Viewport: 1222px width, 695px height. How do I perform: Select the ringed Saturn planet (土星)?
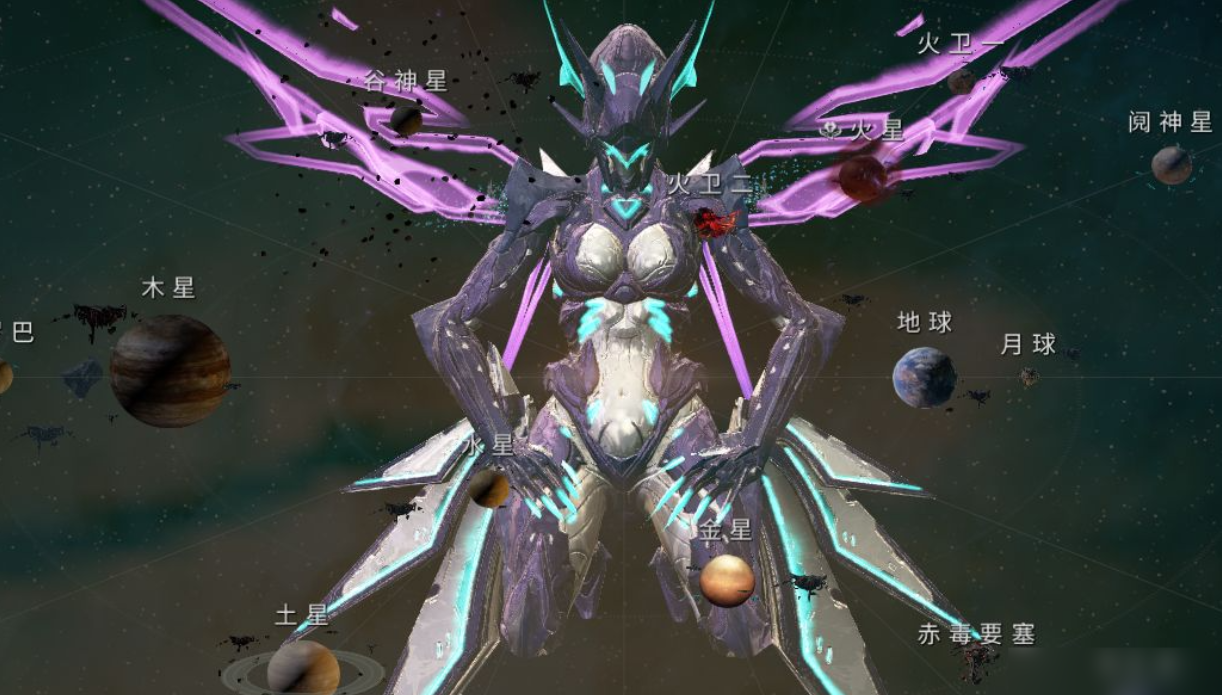pos(303,667)
